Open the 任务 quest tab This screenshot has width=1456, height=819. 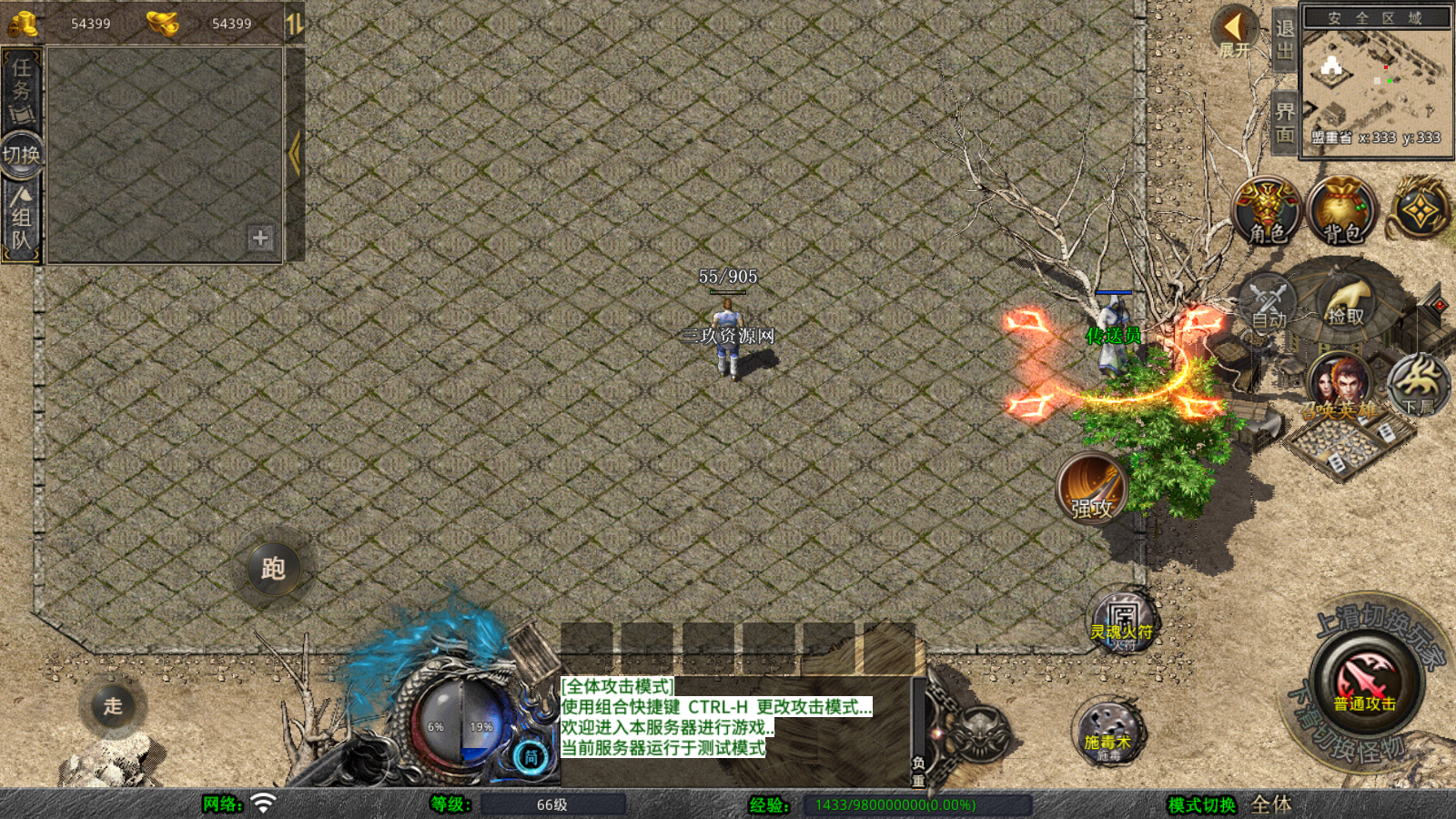pyautogui.click(x=21, y=89)
